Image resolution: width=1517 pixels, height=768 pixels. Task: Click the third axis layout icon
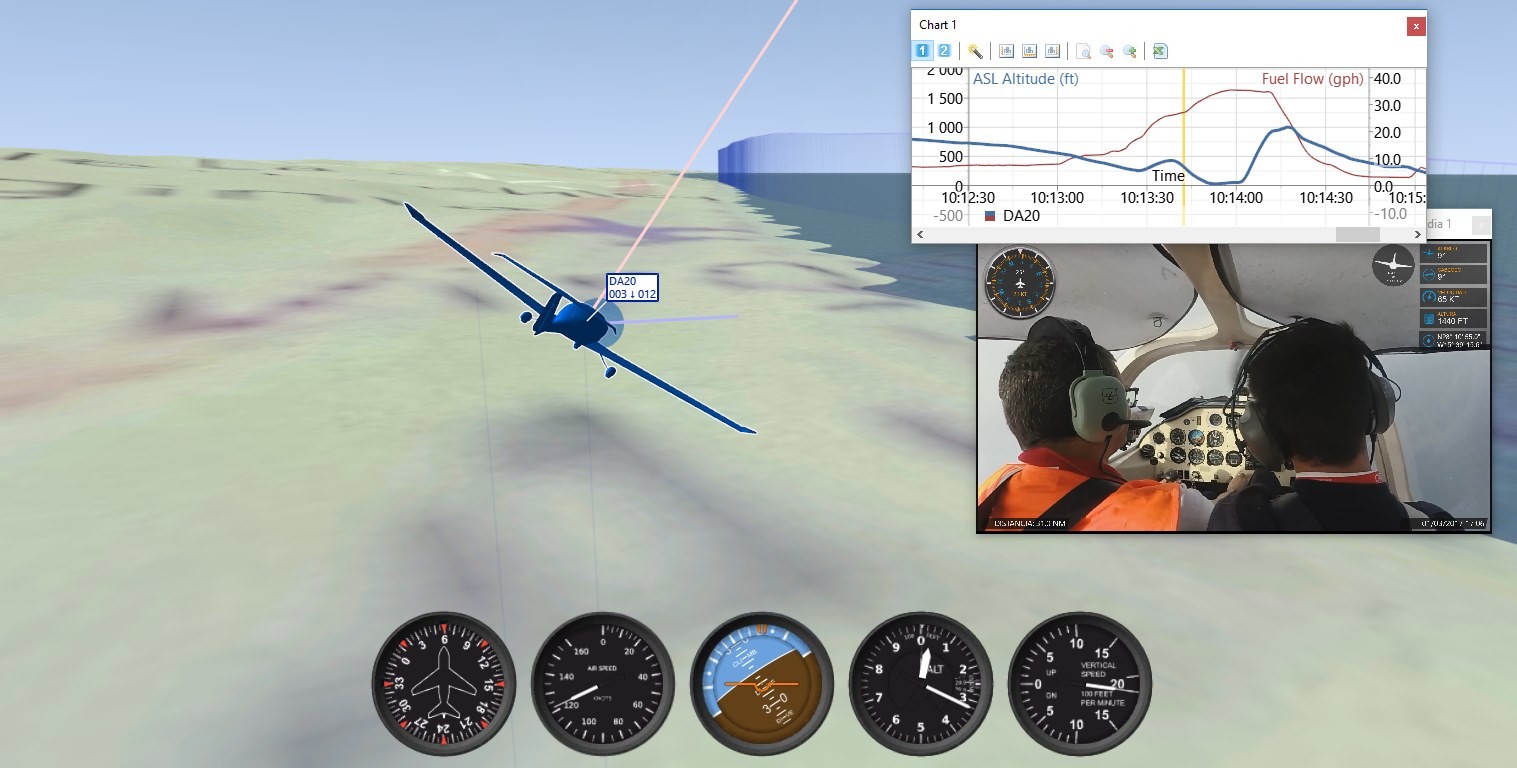click(1052, 50)
